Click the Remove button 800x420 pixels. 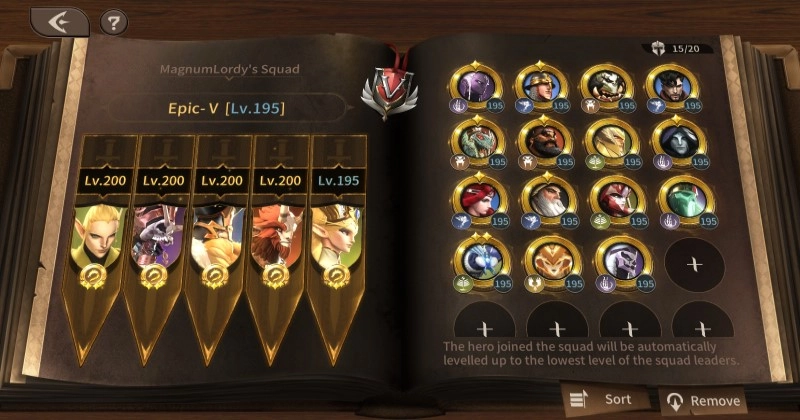click(x=704, y=400)
